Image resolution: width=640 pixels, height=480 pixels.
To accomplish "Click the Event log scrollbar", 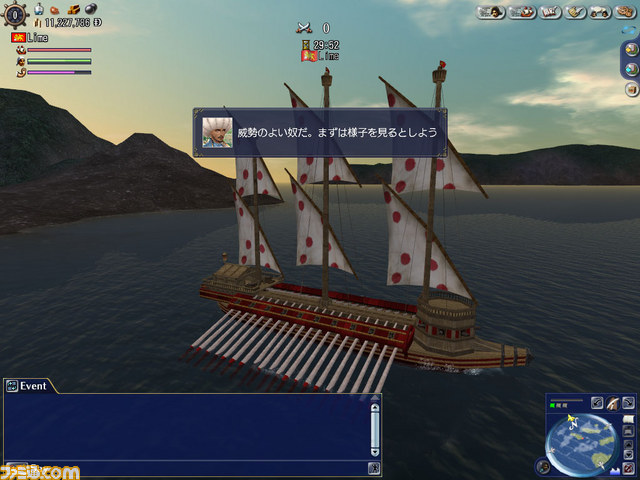I will 374,427.
